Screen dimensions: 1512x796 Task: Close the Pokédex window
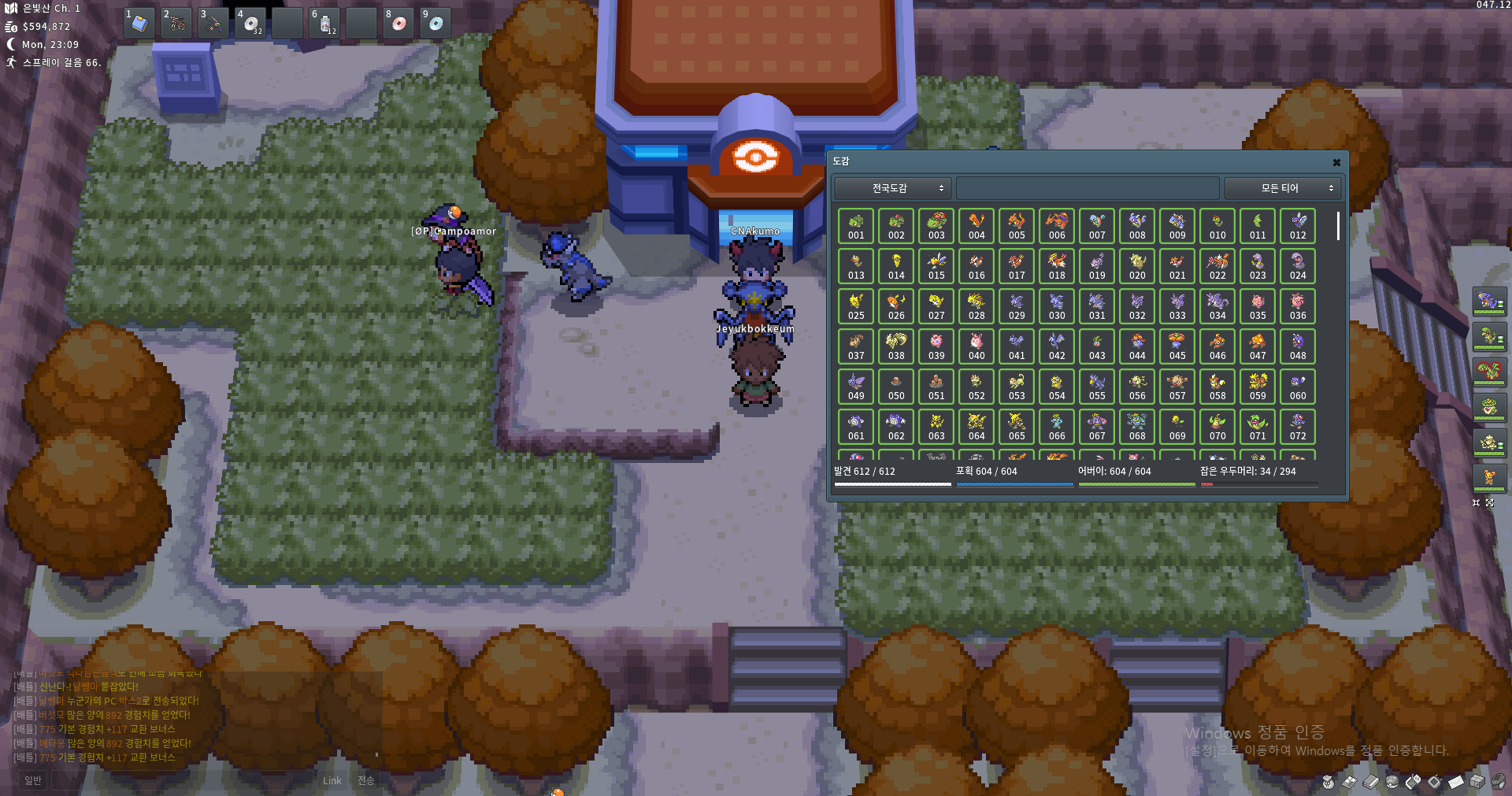(1336, 162)
